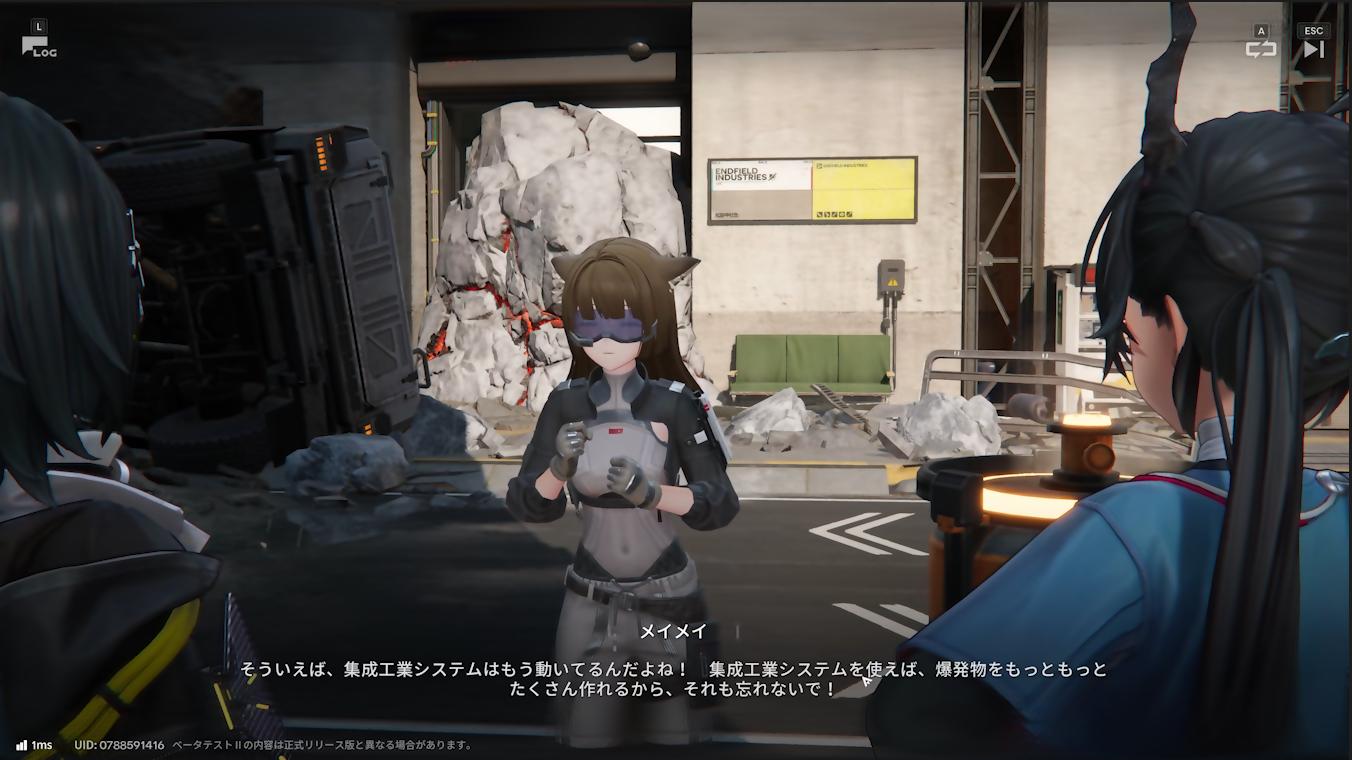Viewport: 1352px width, 760px height.
Task: Click the beta test disclaimer text
Action: [315, 744]
